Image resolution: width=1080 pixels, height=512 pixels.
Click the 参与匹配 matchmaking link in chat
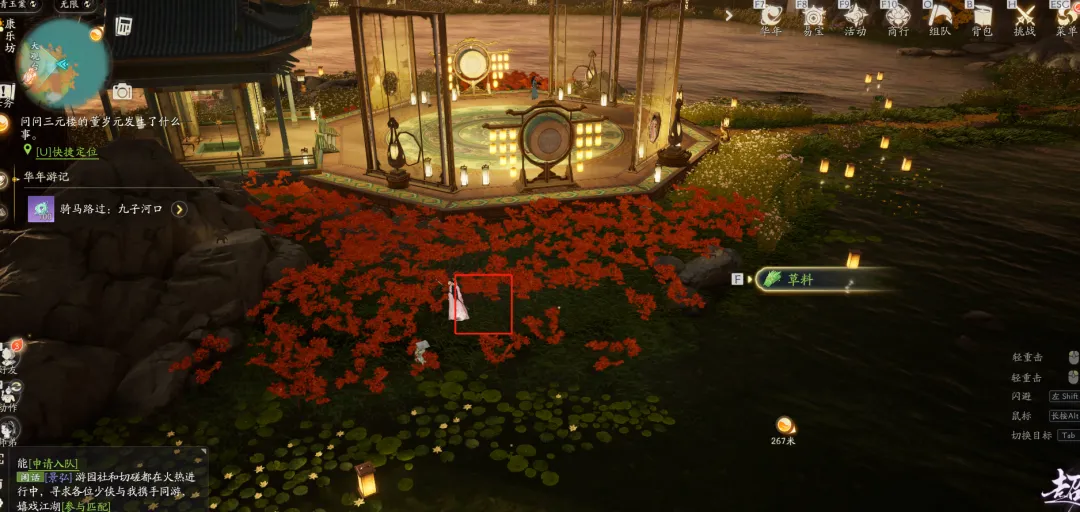point(84,505)
